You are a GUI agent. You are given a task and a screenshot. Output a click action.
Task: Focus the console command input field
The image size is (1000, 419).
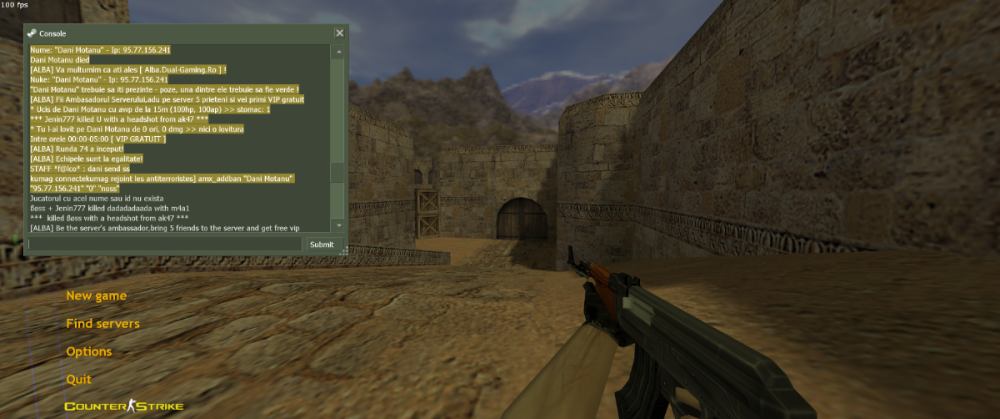pyautogui.click(x=165, y=244)
